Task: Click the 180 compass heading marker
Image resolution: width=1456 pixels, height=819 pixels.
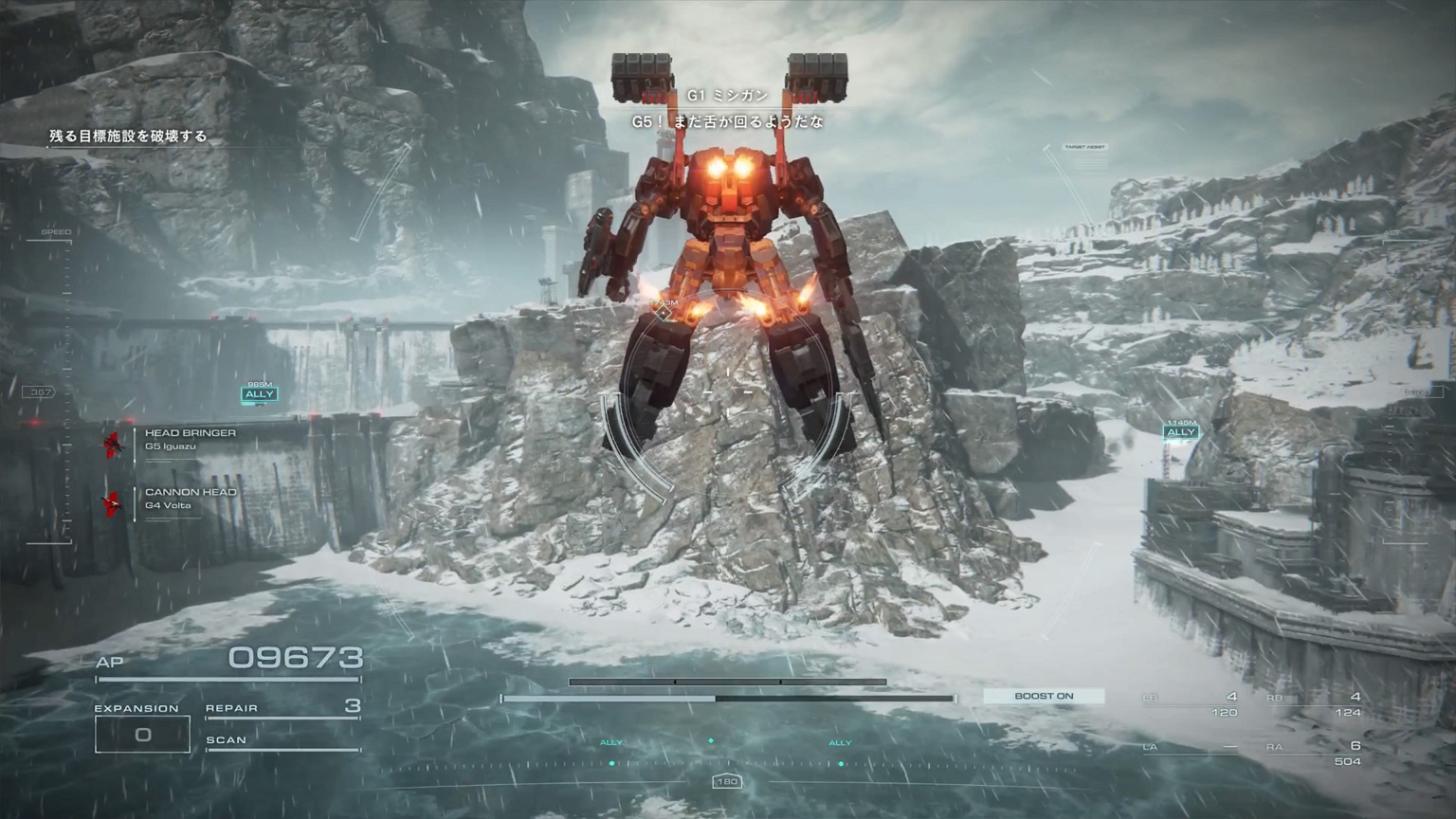Action: tap(726, 782)
